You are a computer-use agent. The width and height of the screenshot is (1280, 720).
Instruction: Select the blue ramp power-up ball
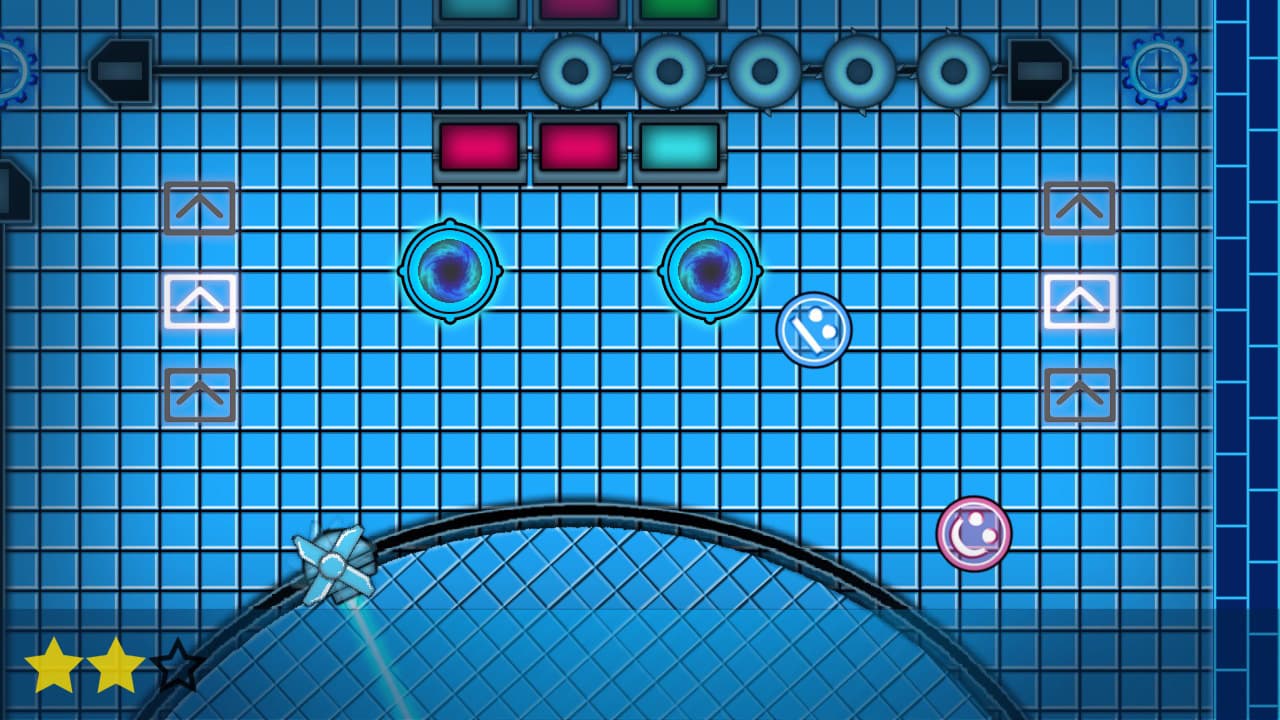click(816, 328)
